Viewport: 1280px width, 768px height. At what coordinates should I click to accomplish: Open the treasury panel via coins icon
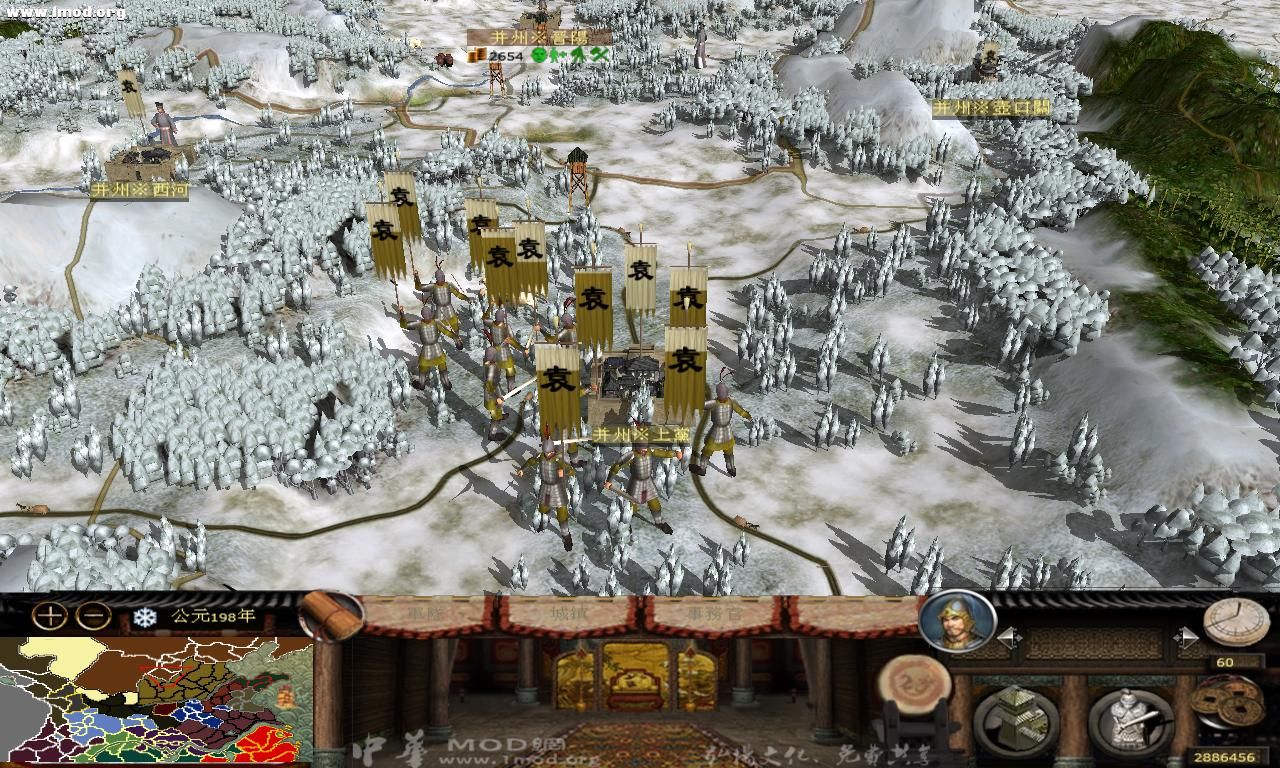tap(1228, 700)
